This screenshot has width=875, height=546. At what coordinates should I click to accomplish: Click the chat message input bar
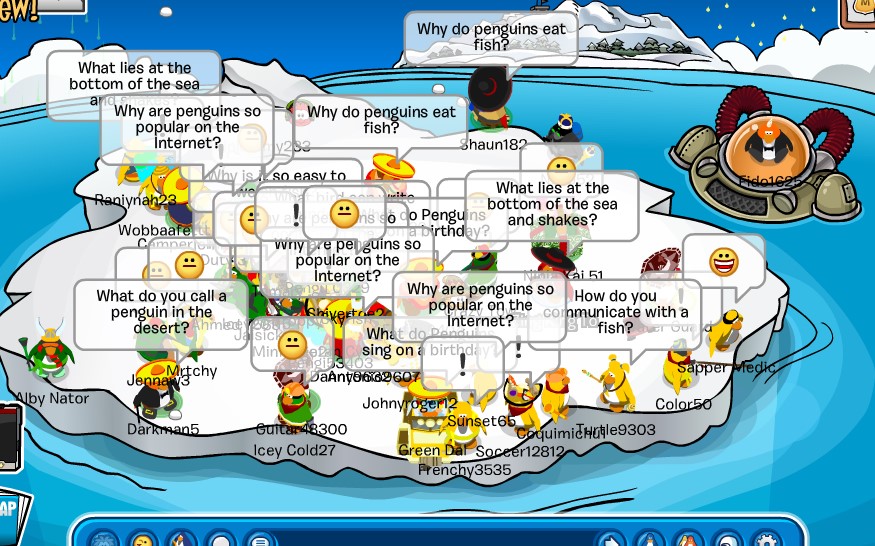tap(430, 539)
